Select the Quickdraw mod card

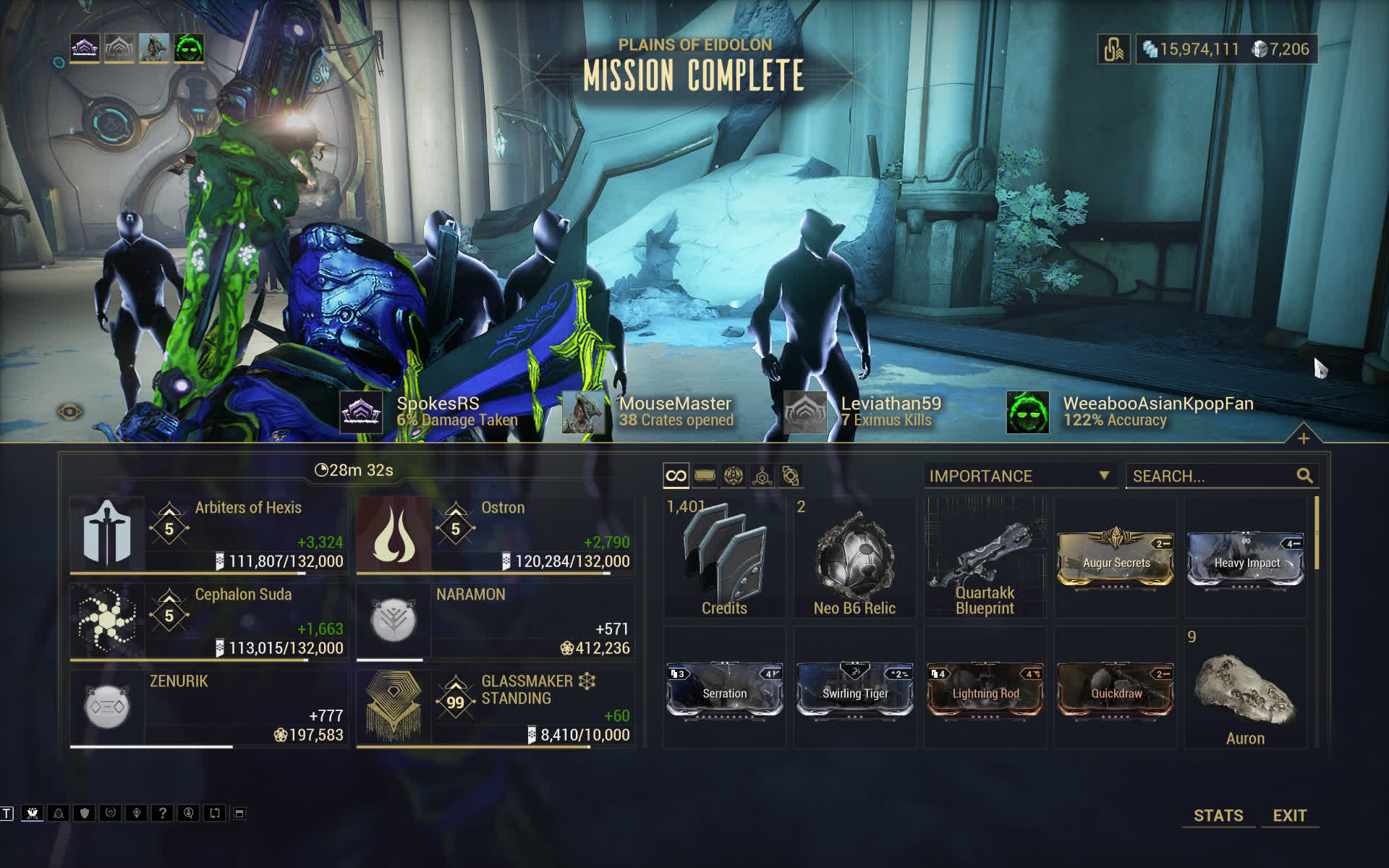pyautogui.click(x=1116, y=690)
